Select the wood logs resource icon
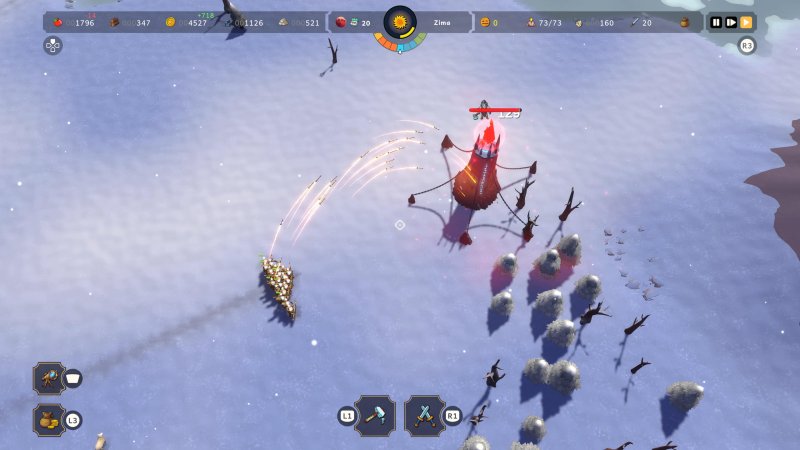The image size is (800, 450). (x=115, y=22)
